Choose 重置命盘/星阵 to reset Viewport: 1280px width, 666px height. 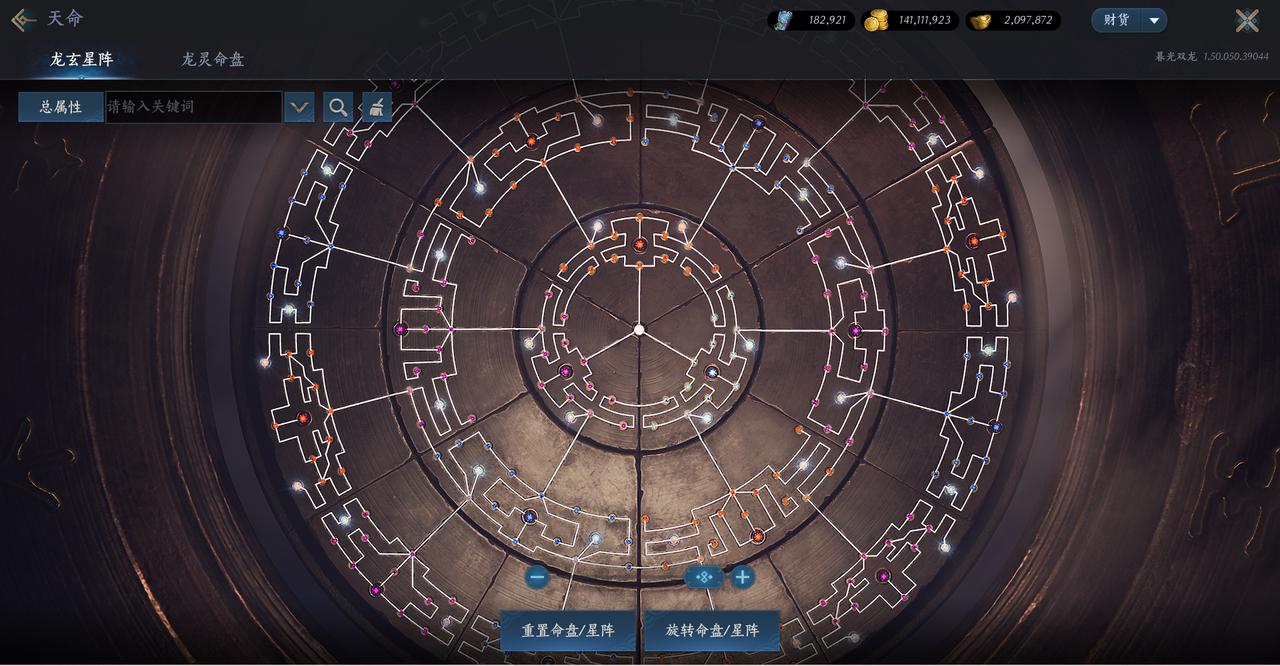click(567, 631)
